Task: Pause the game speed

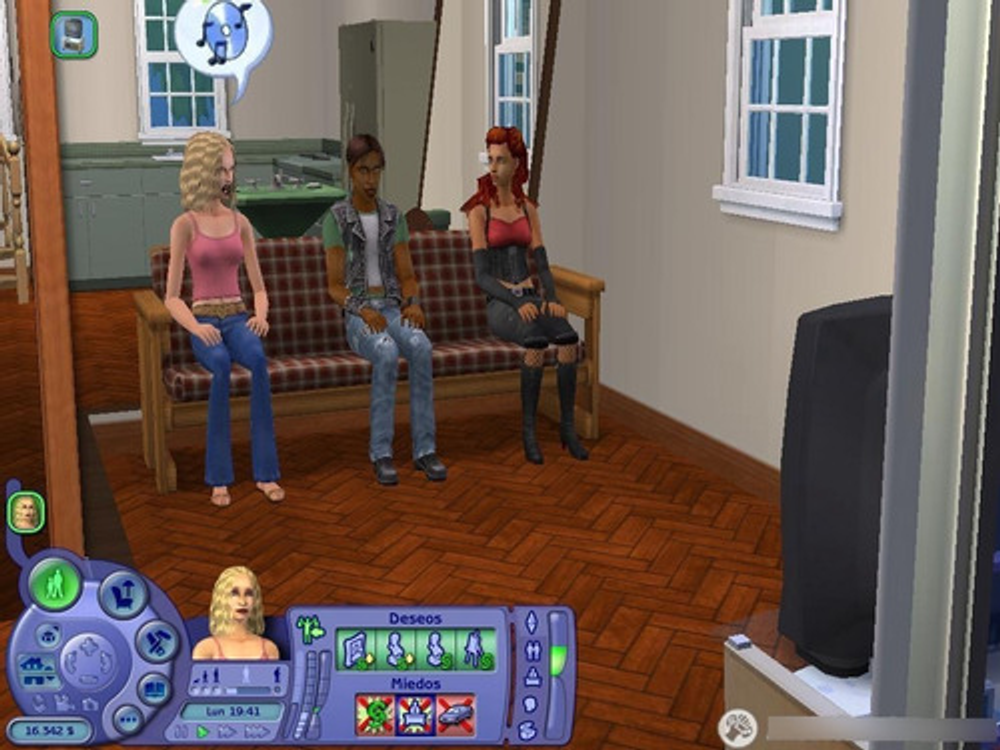Action: (182, 733)
